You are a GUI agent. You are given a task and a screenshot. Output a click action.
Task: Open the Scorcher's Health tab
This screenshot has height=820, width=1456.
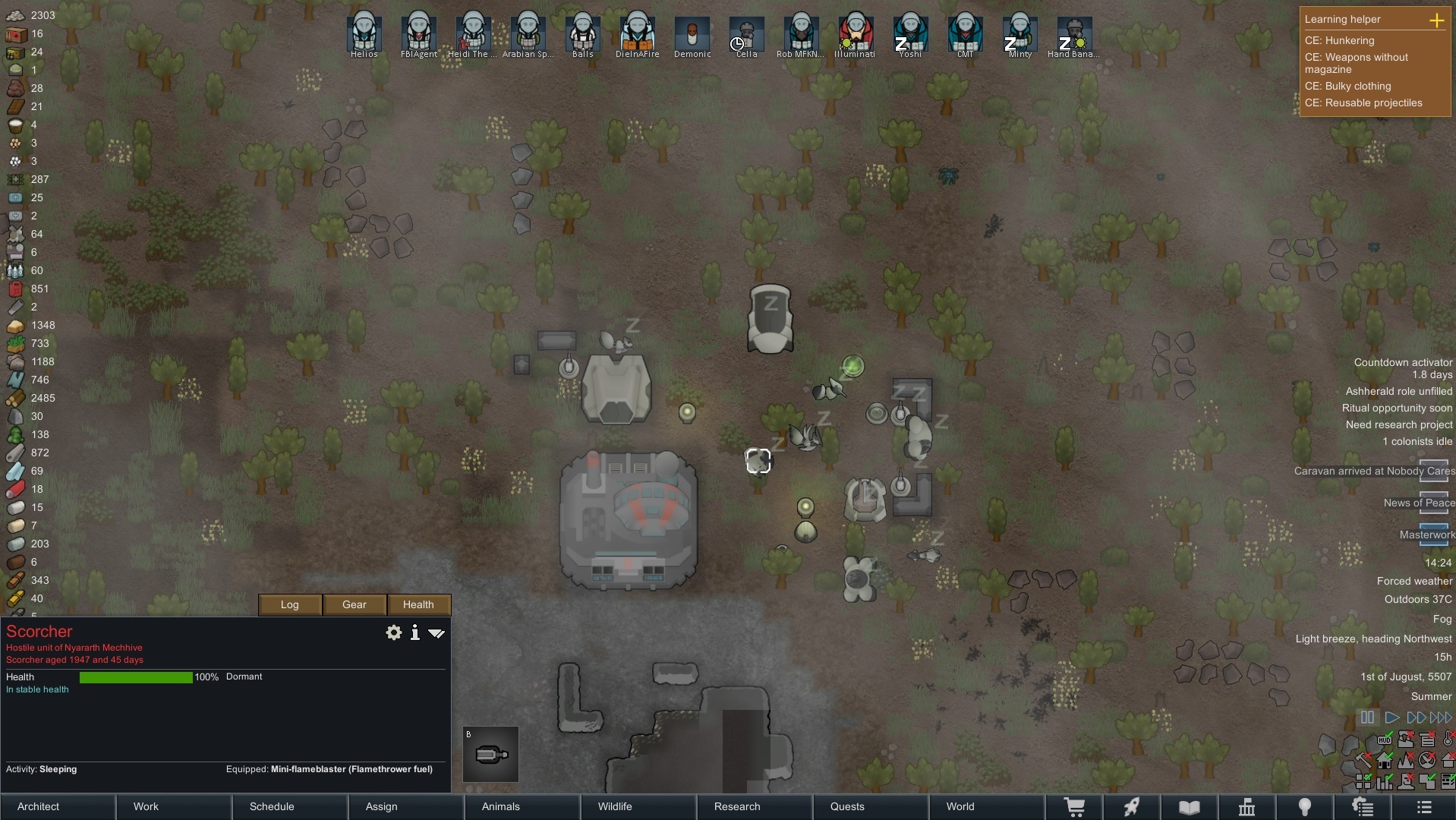[x=418, y=604]
